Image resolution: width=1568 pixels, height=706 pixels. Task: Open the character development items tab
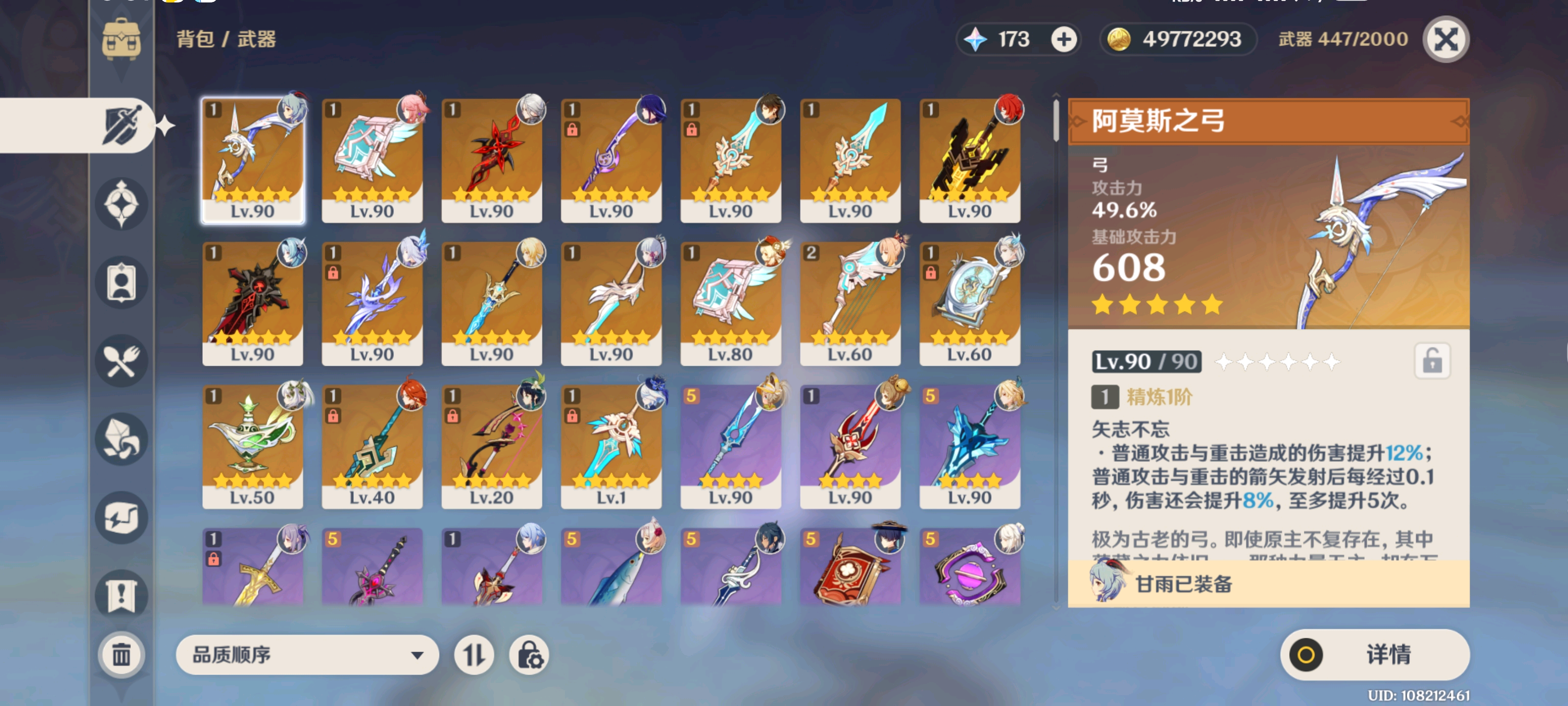(x=121, y=282)
